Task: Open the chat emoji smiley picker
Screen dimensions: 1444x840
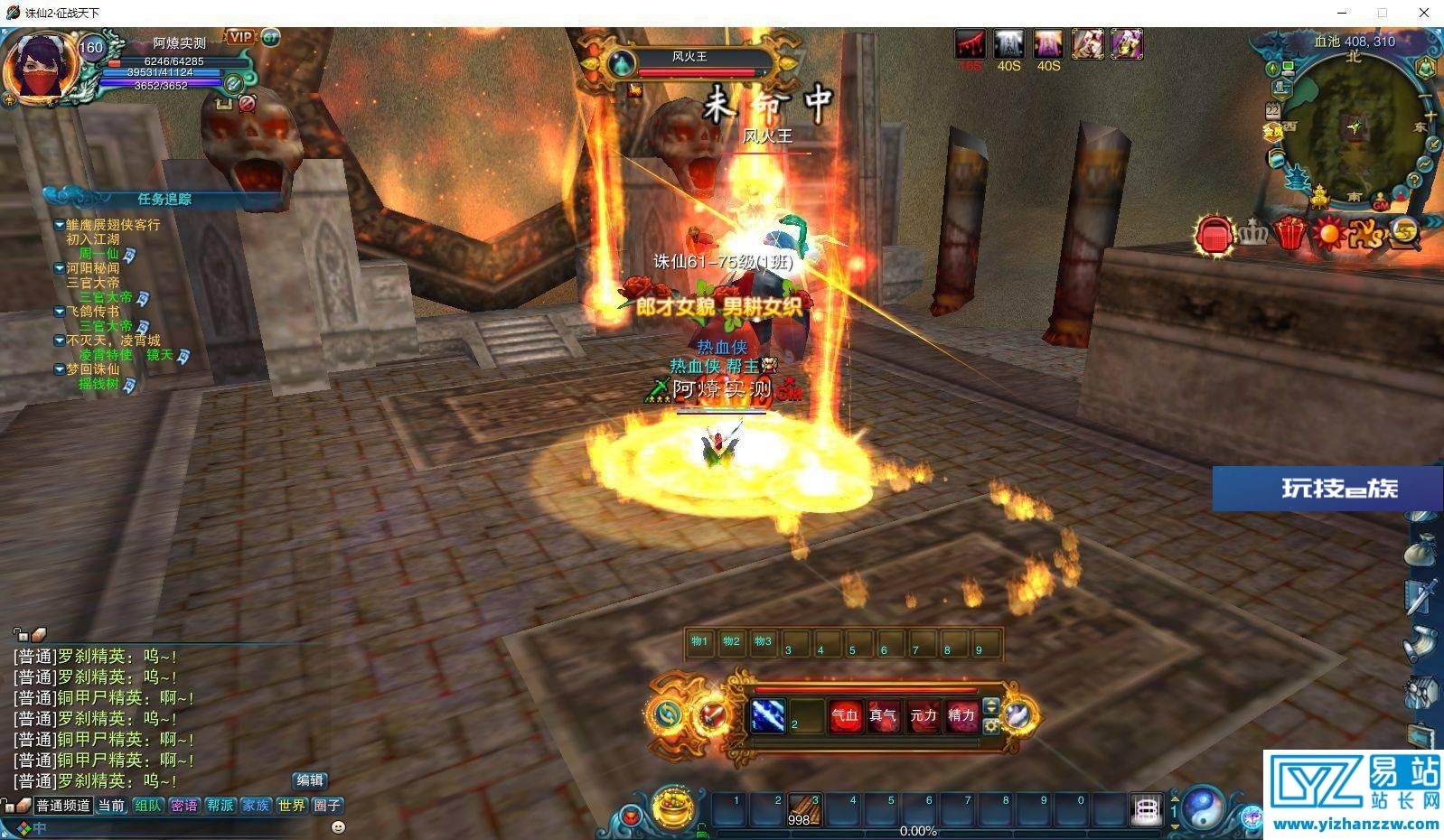Action: coord(338,826)
